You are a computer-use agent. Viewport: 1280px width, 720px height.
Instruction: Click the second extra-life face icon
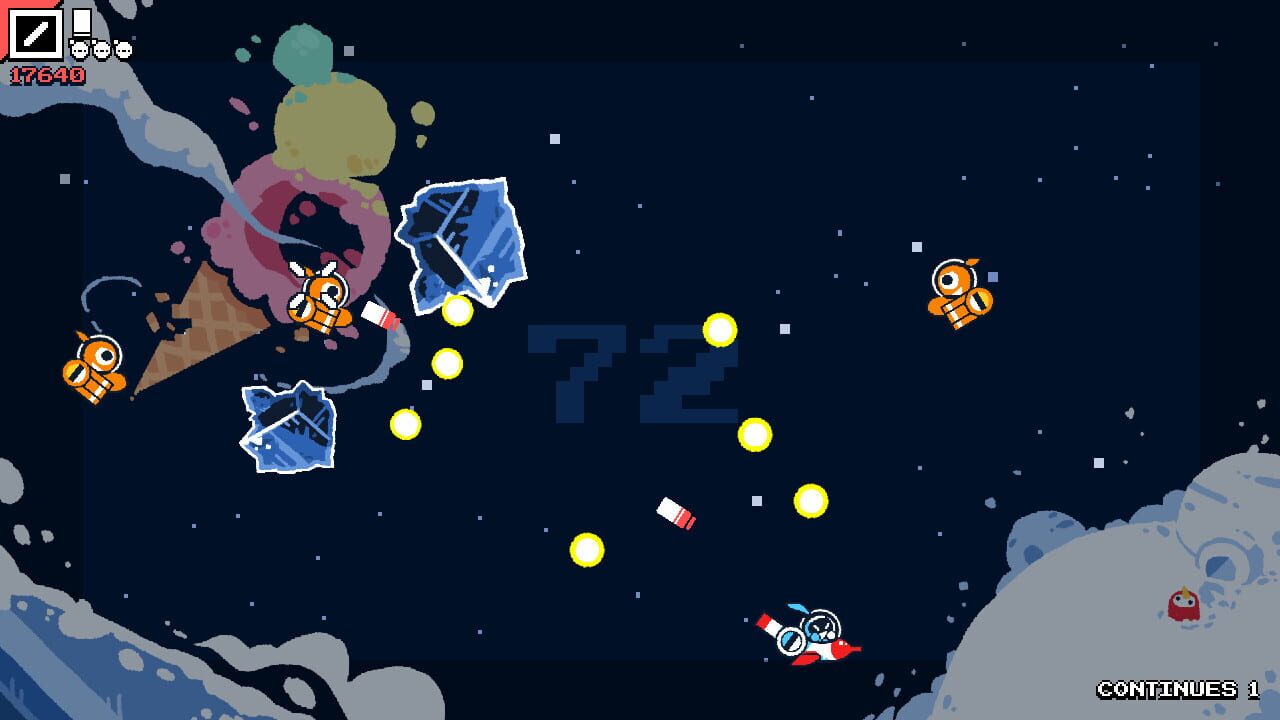(x=102, y=49)
